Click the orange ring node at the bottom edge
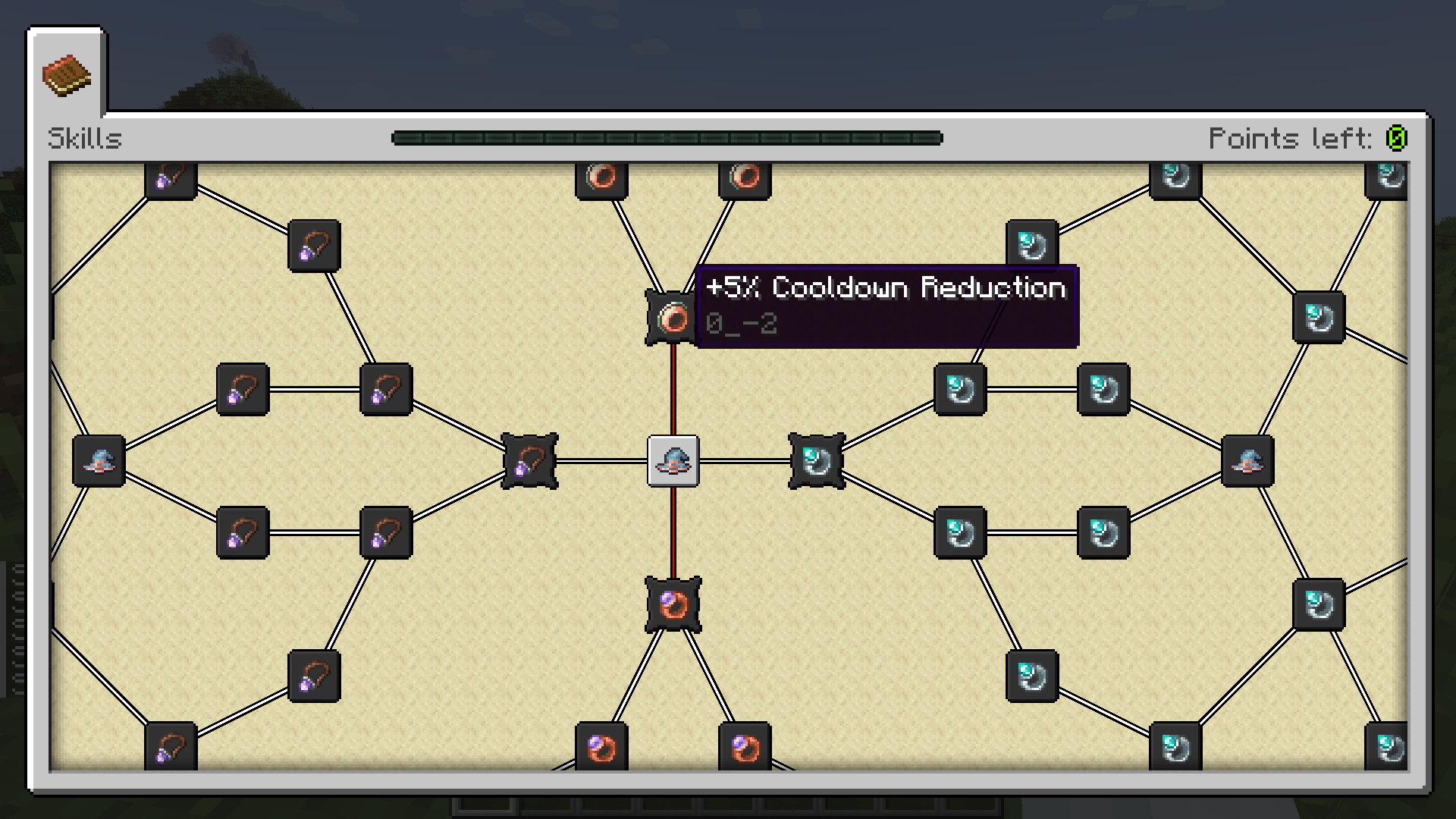Image resolution: width=1456 pixels, height=819 pixels. (601, 745)
